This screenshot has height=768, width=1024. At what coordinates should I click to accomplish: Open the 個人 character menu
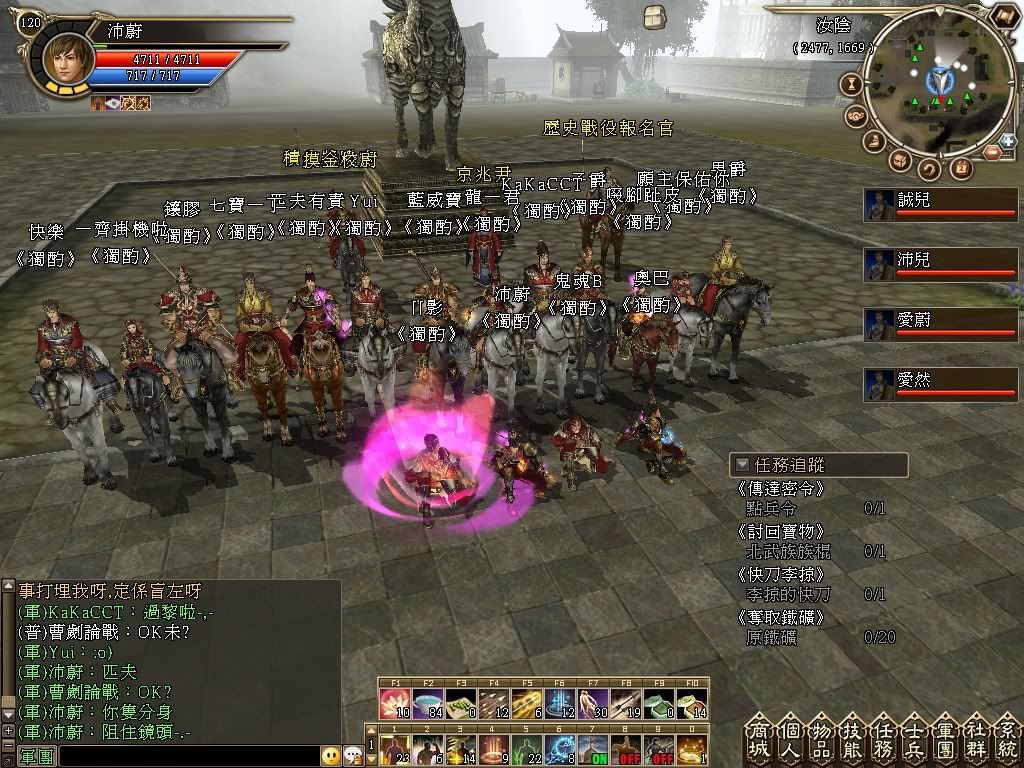(x=792, y=739)
